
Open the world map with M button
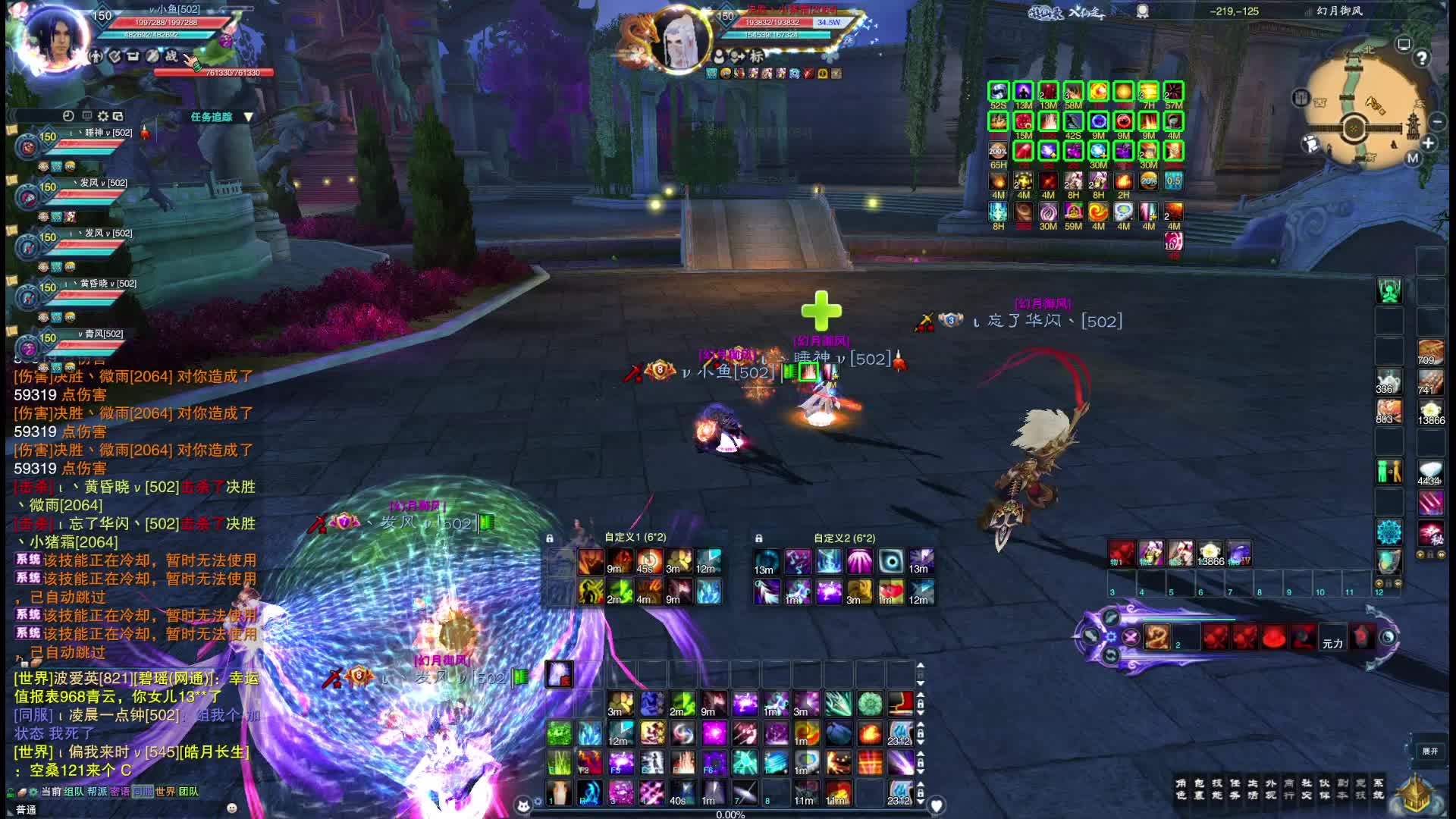(x=1412, y=158)
